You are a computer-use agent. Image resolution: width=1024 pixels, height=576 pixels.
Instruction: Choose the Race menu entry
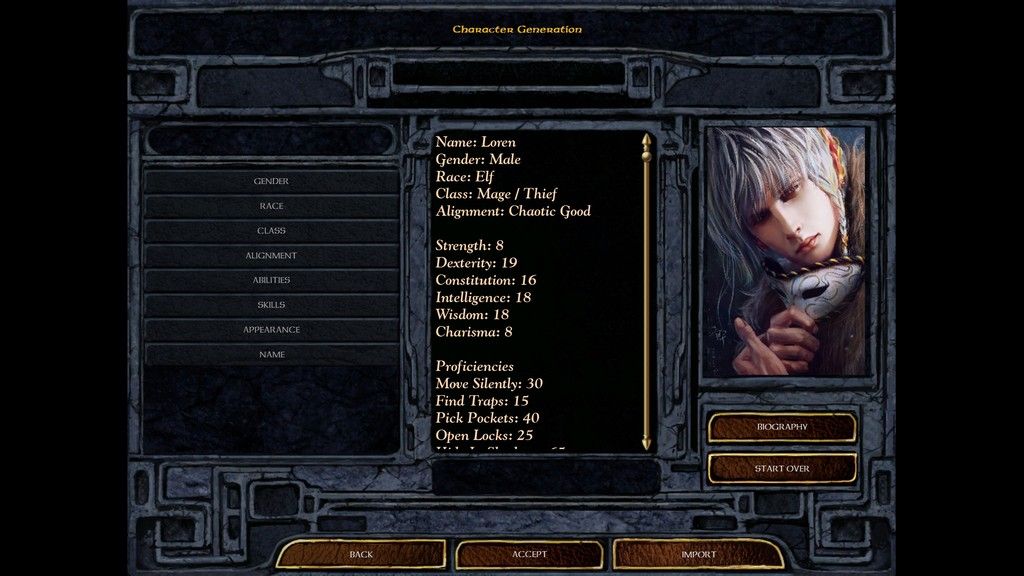click(271, 206)
